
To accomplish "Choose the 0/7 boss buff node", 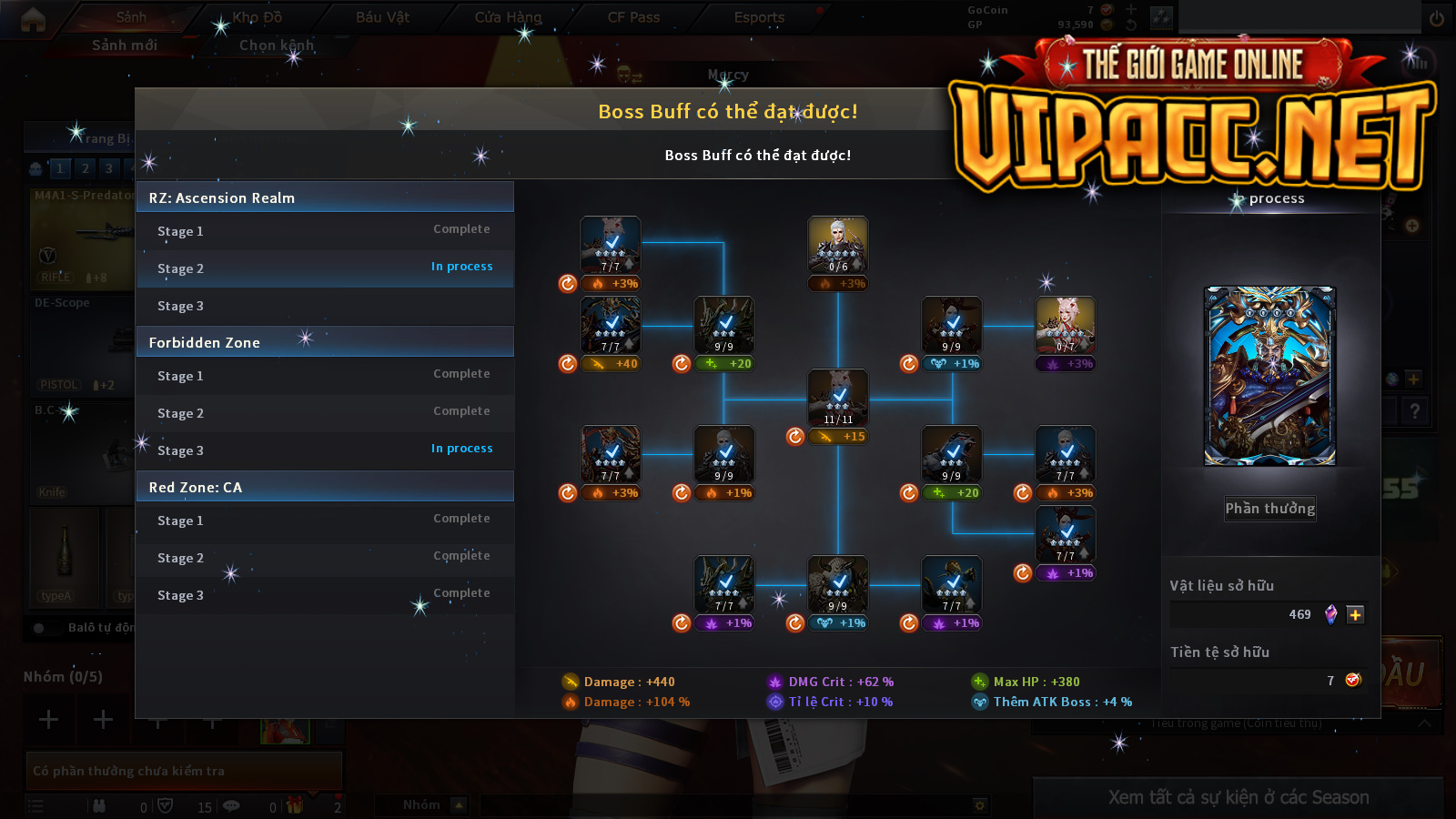I will click(1066, 325).
